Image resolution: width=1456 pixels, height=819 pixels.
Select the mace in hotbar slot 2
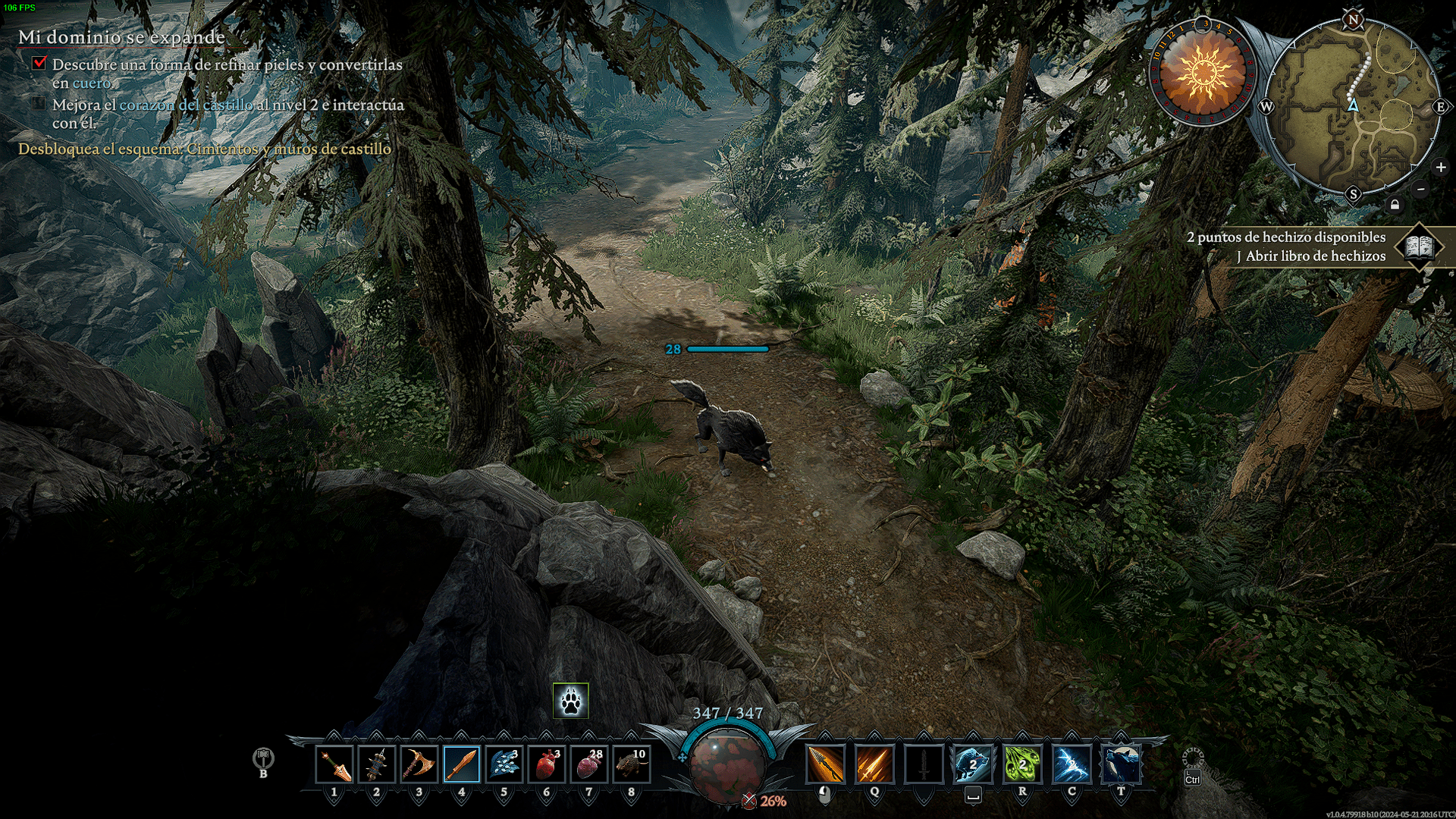(377, 764)
